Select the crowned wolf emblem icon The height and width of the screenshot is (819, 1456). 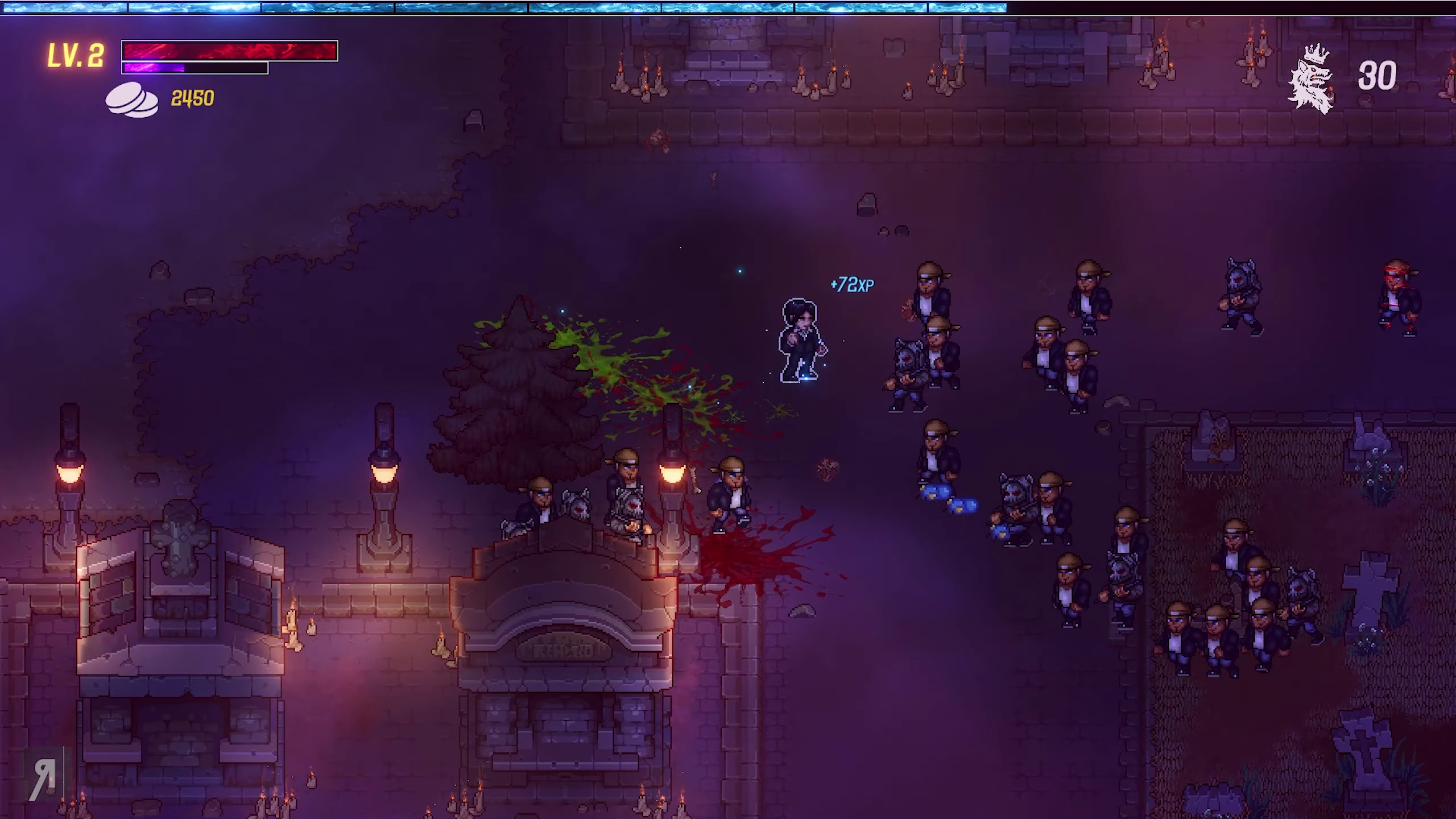tap(1310, 78)
